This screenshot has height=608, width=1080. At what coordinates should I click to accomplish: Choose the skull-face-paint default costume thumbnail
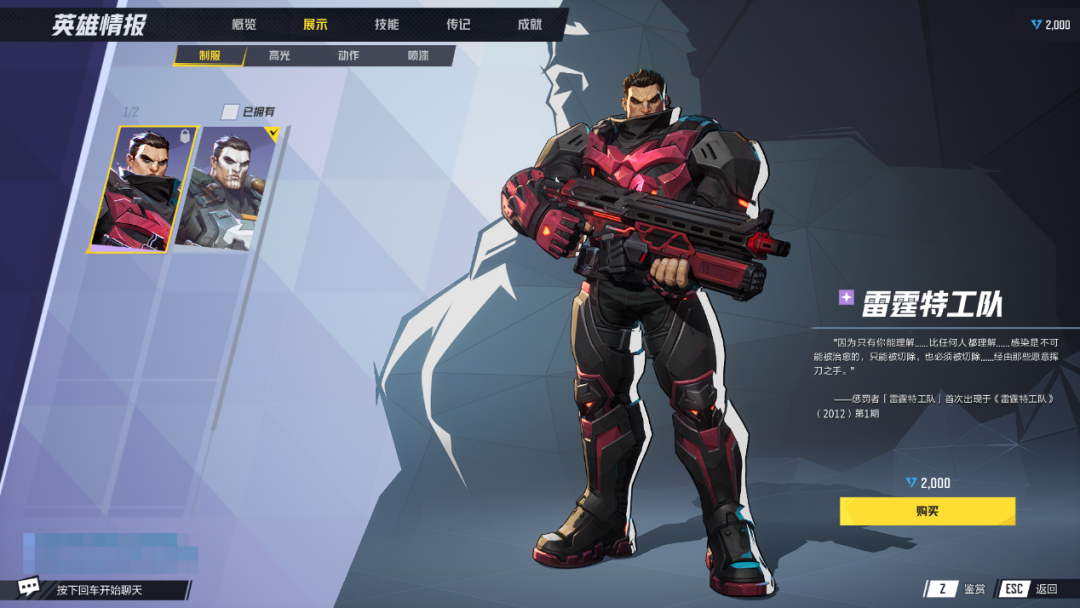[228, 188]
